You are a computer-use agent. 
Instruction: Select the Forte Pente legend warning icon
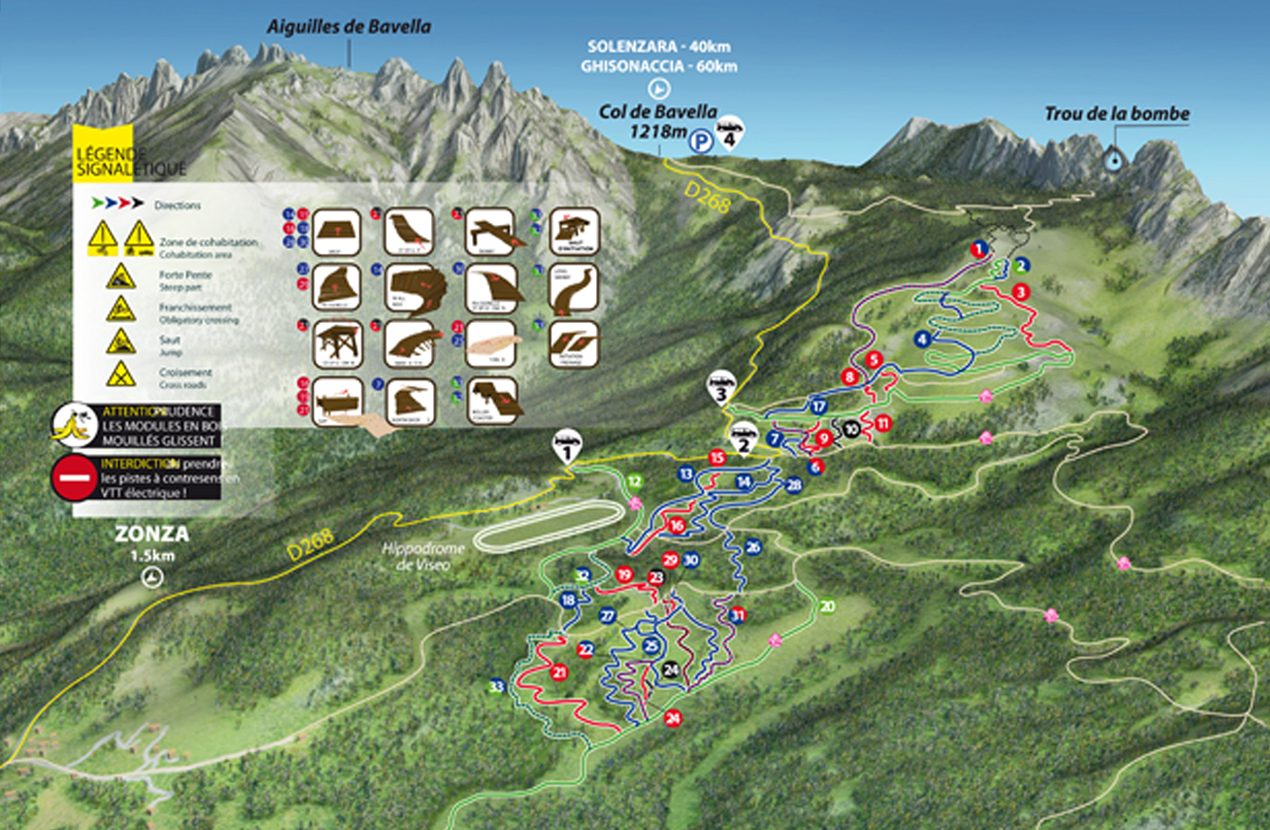click(x=121, y=277)
